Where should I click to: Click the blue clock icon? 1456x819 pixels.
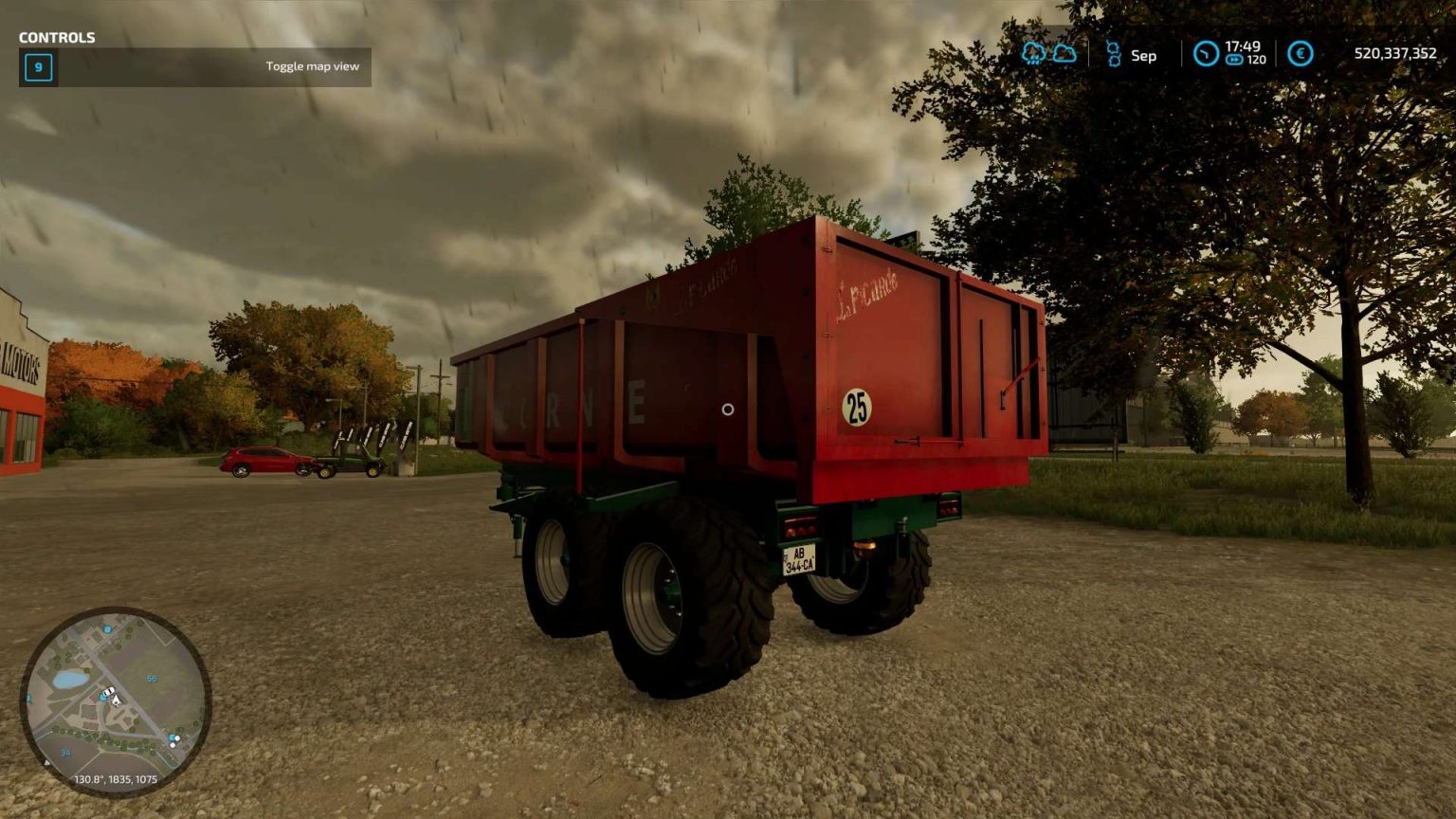1205,55
